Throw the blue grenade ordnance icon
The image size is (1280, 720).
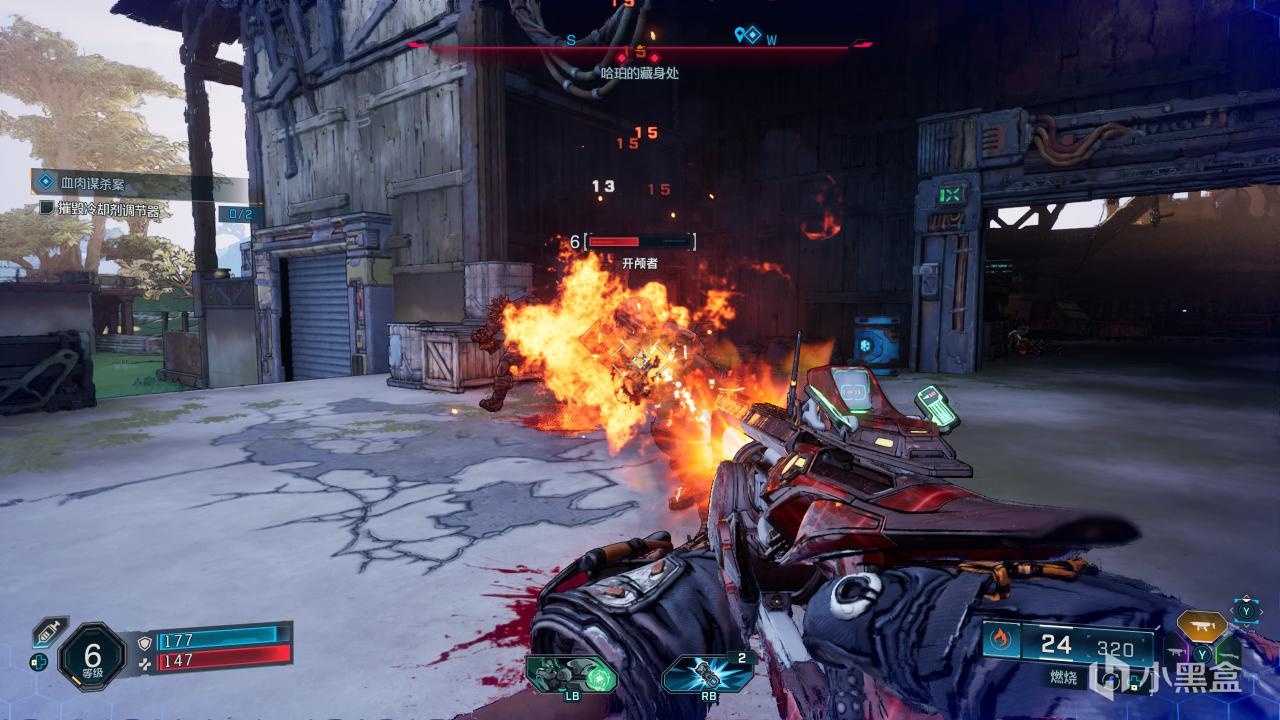[706, 675]
